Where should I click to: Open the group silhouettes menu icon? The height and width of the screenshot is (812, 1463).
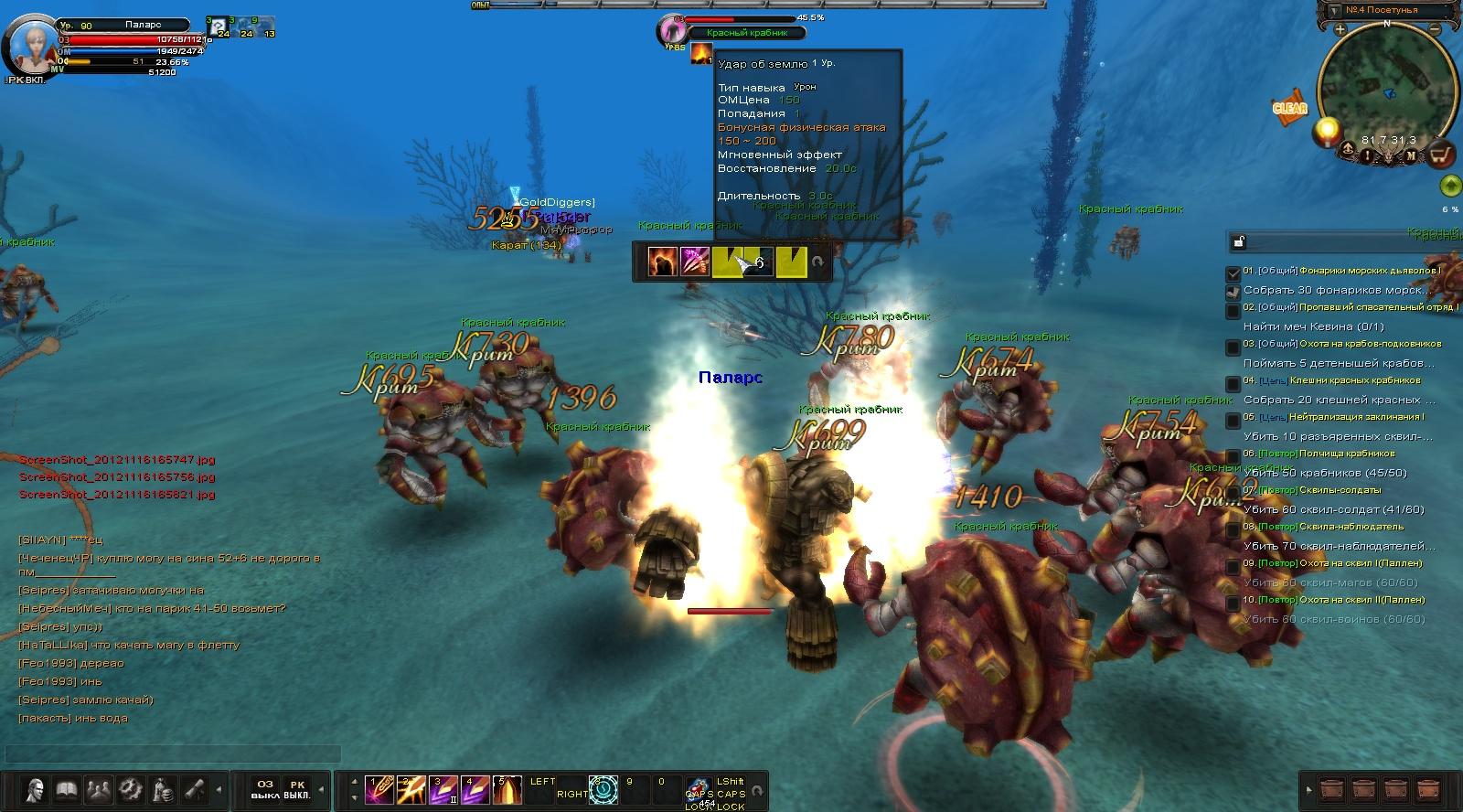tap(98, 788)
